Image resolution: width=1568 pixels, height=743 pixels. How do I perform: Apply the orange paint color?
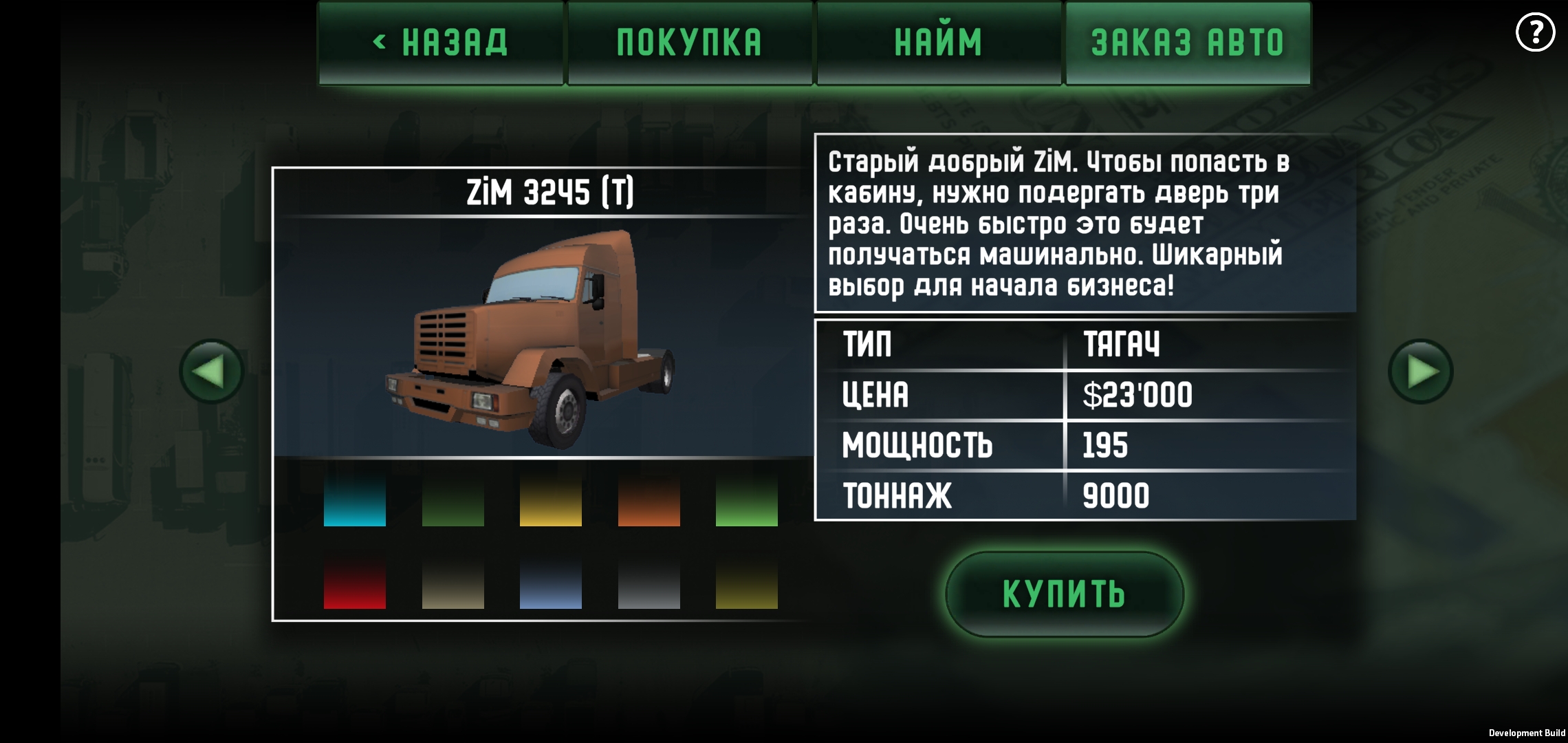(x=649, y=500)
